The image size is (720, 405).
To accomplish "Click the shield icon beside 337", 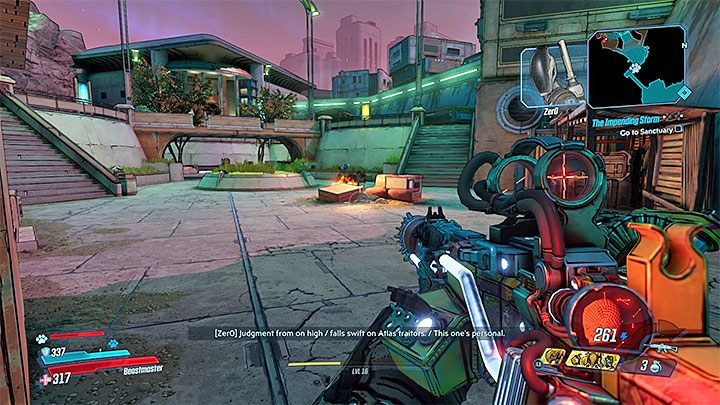I will [x=45, y=351].
